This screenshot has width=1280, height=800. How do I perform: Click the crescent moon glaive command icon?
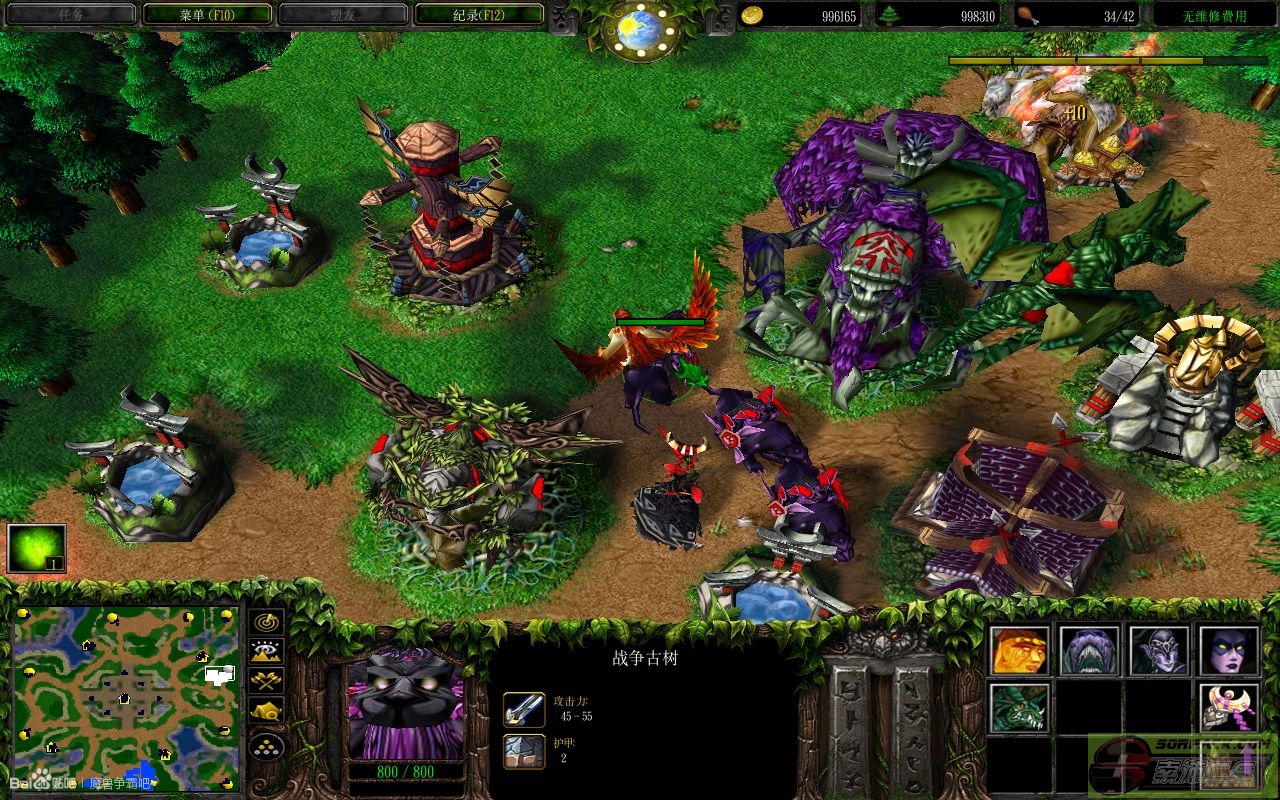click(1229, 708)
